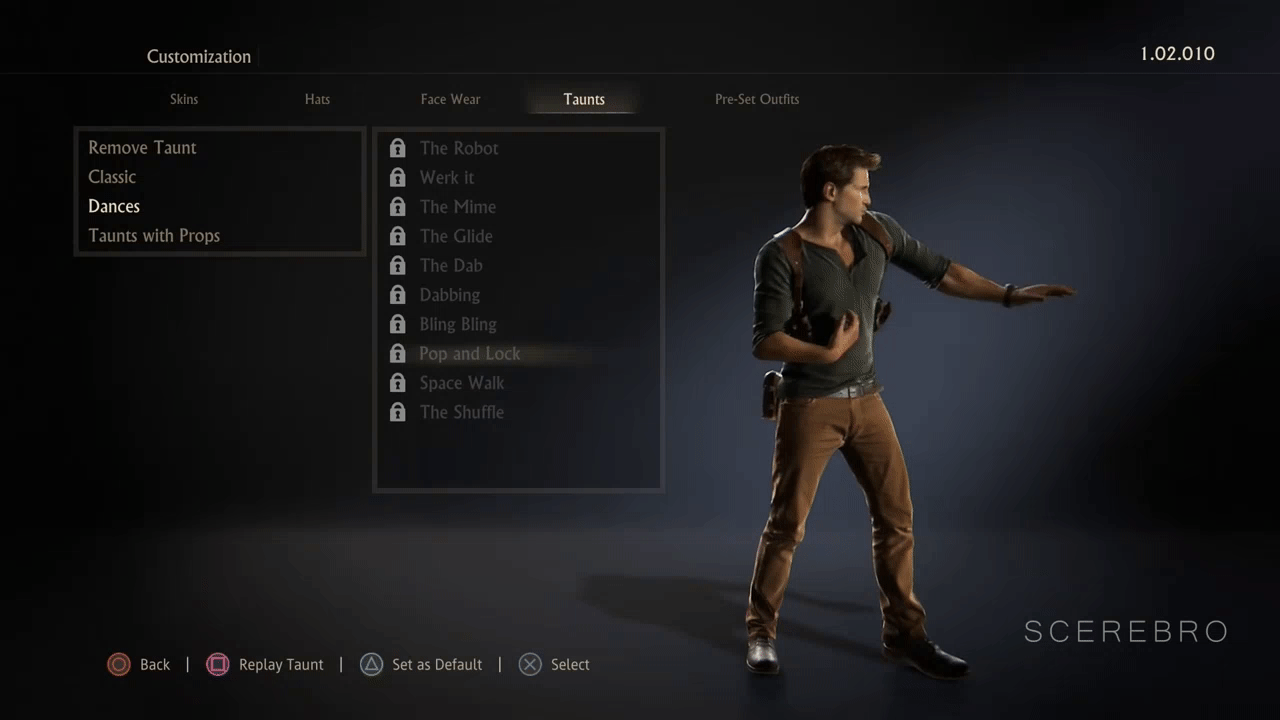Choose the Space Walk taunt
The height and width of the screenshot is (720, 1280).
[x=462, y=383]
